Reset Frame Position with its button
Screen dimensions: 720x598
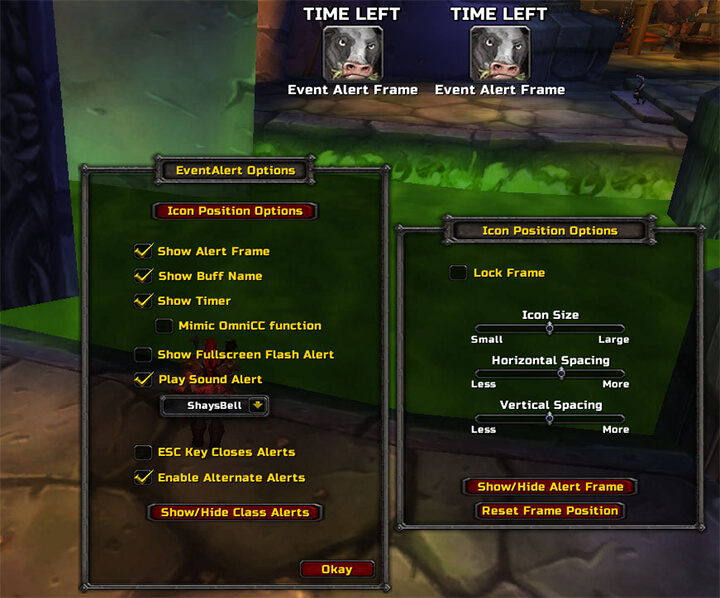point(550,510)
